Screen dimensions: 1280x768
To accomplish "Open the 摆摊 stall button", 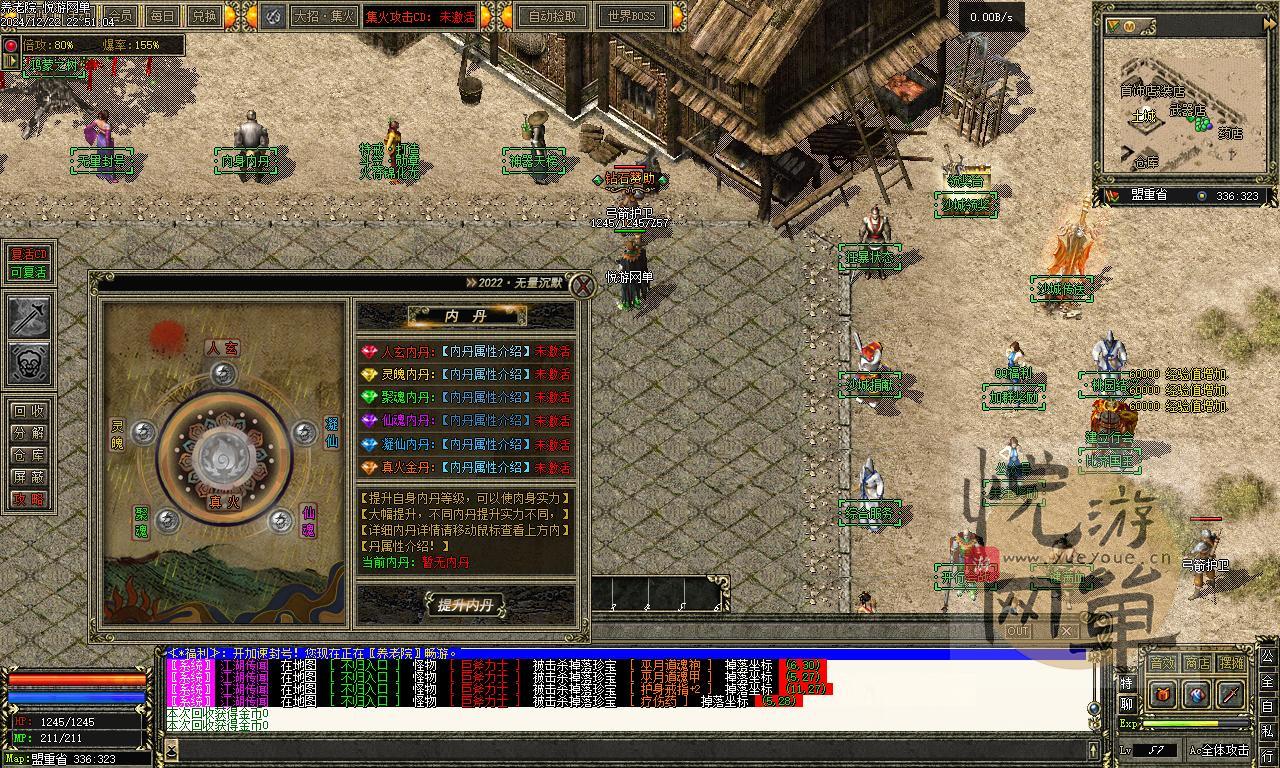I will point(1232,663).
